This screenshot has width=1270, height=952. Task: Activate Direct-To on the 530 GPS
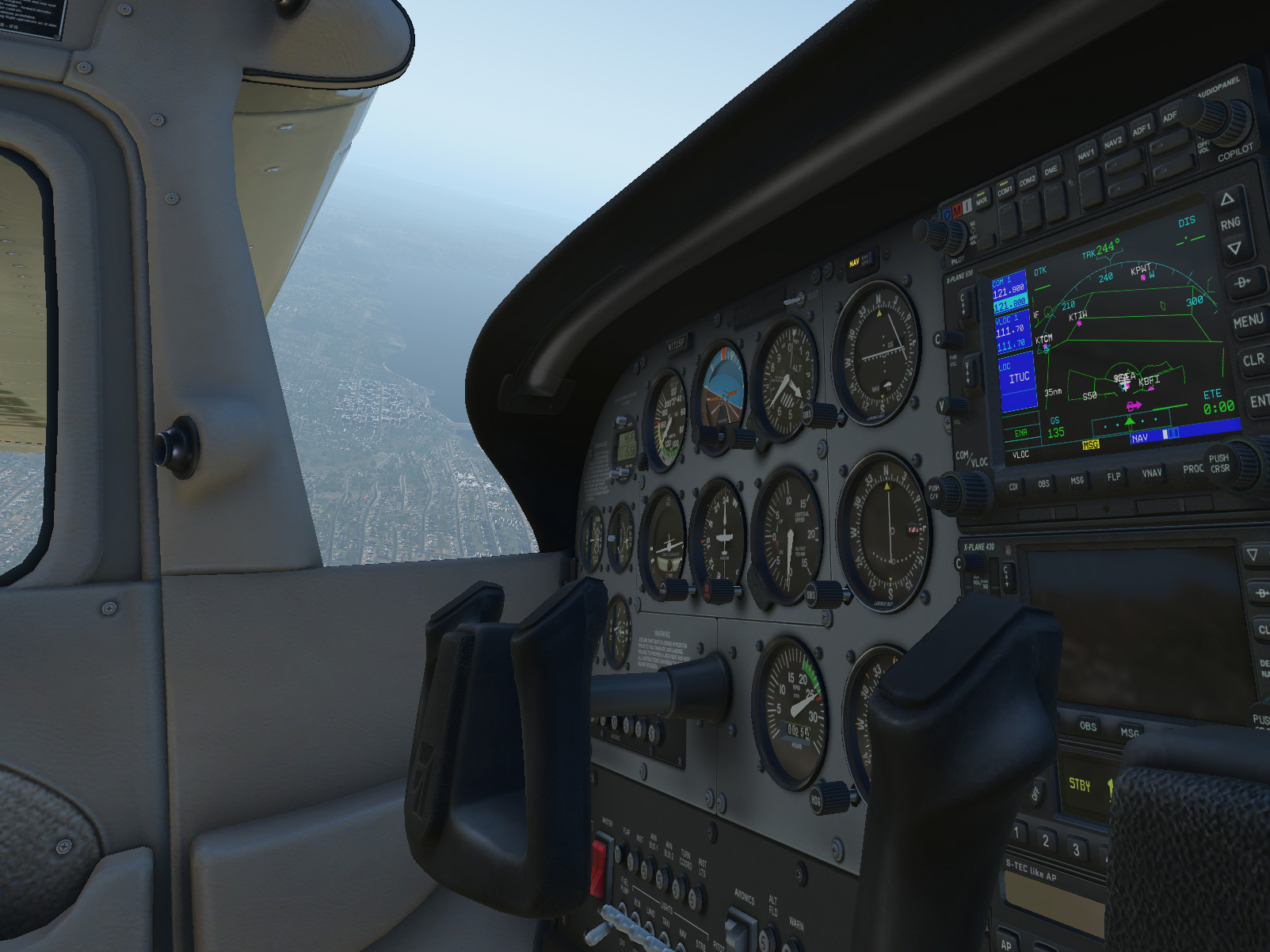click(x=1242, y=282)
